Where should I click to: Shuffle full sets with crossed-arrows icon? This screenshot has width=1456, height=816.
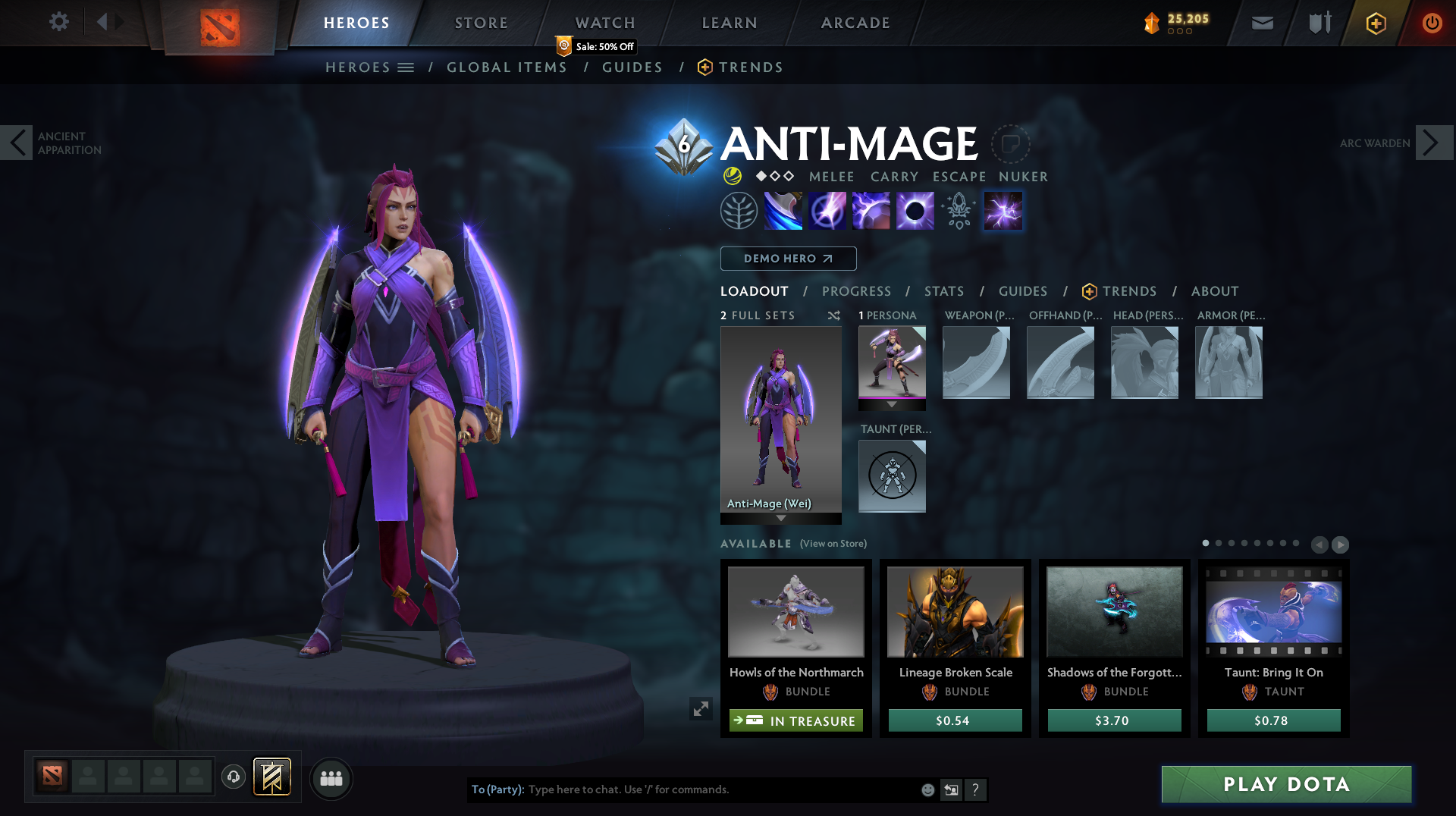click(833, 316)
